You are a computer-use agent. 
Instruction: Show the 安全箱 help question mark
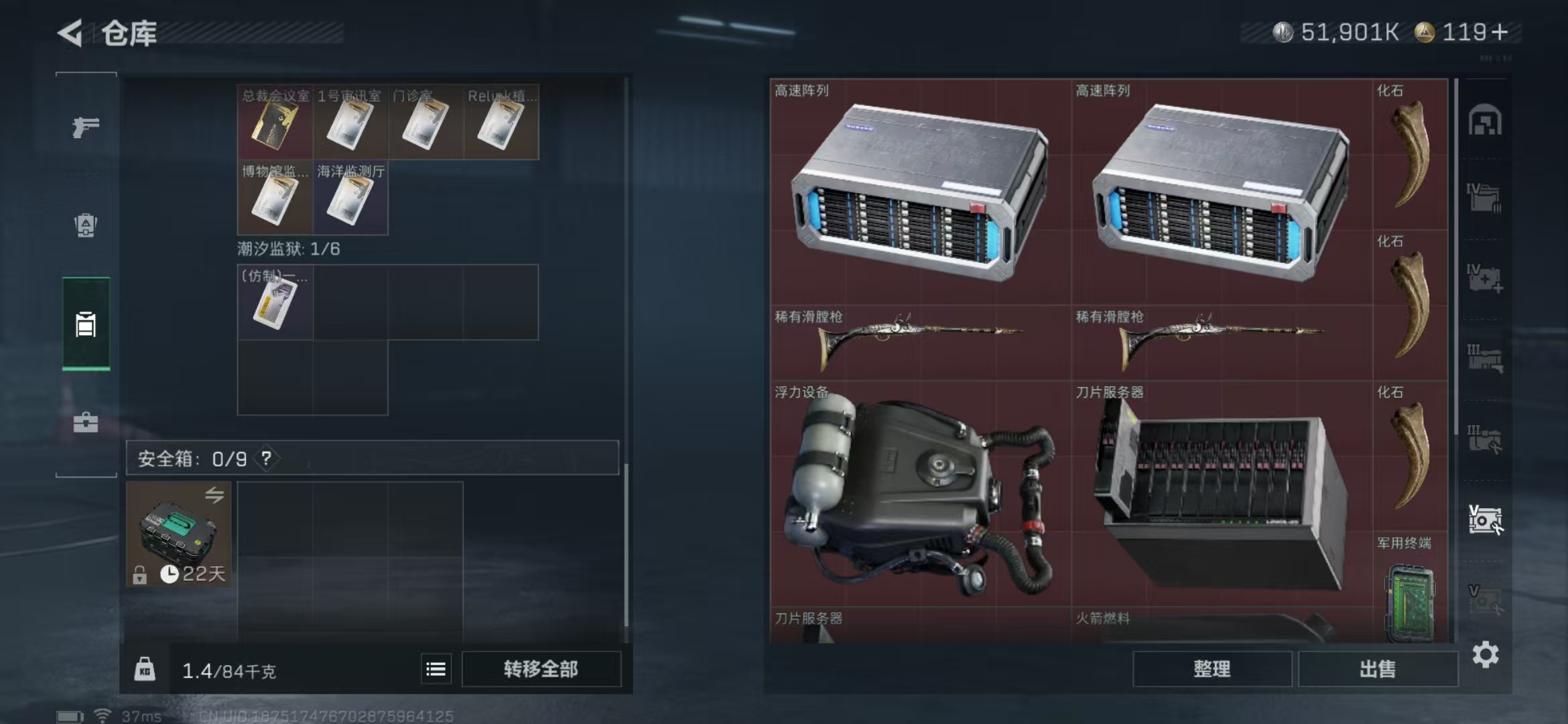[x=267, y=458]
